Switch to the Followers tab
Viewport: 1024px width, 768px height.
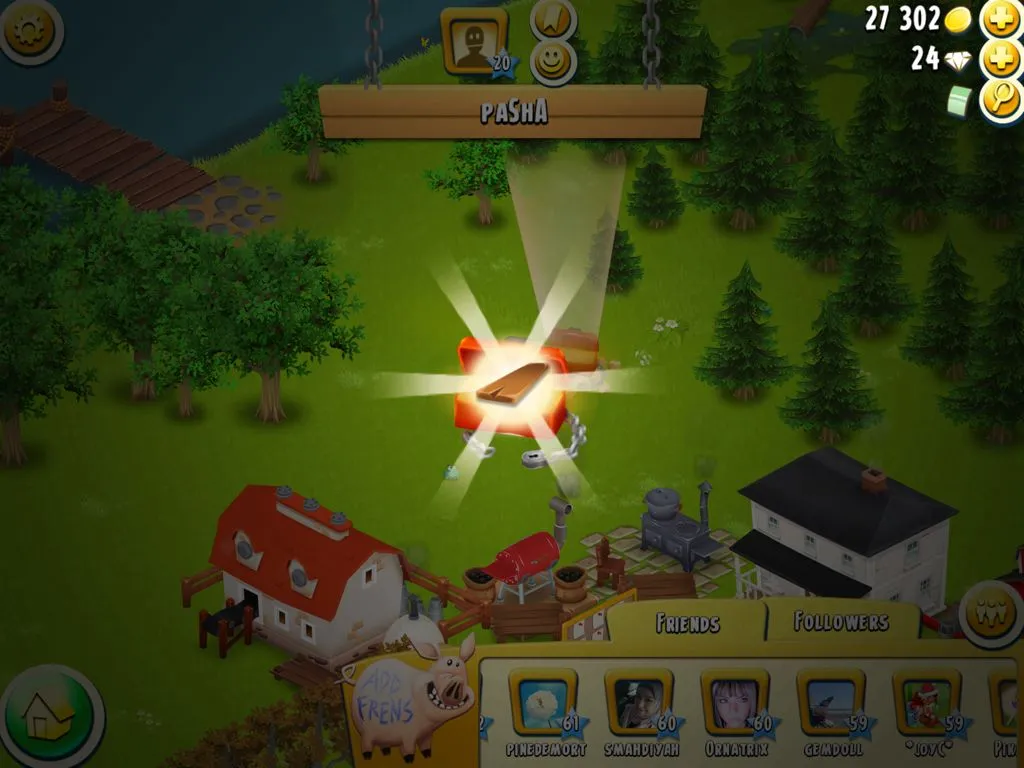click(841, 622)
